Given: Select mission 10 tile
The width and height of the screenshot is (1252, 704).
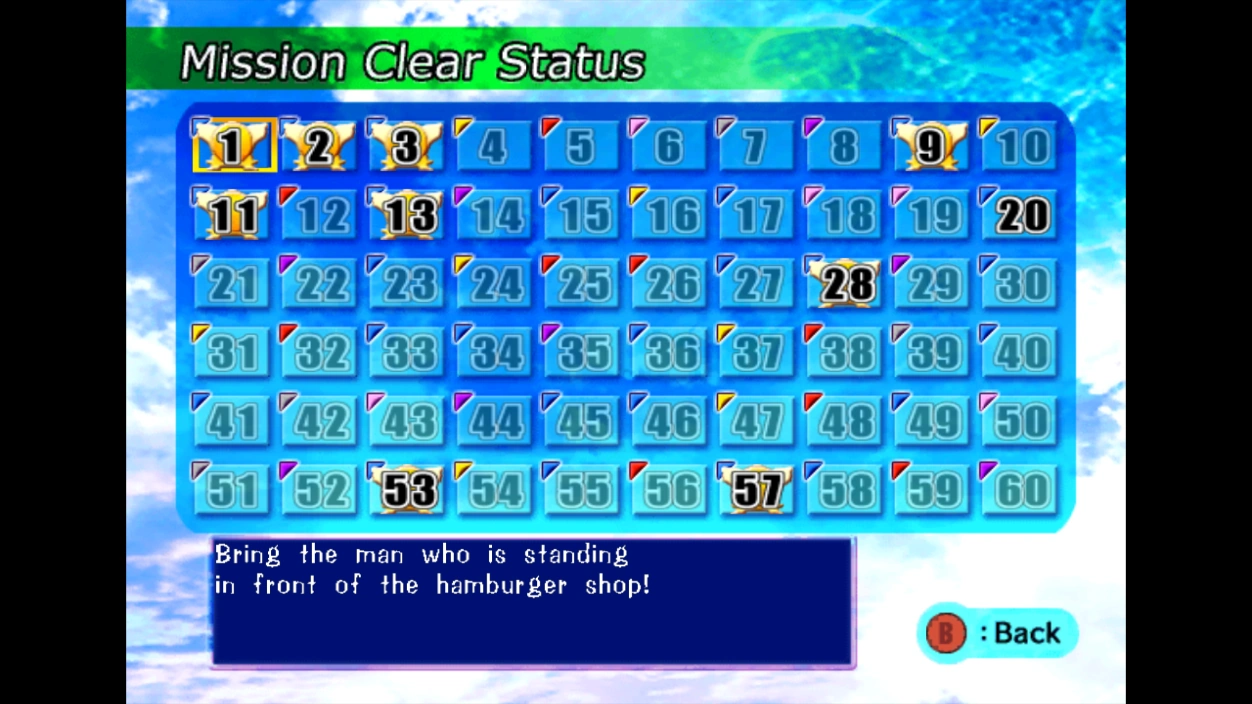Looking at the screenshot, I should click(1020, 147).
